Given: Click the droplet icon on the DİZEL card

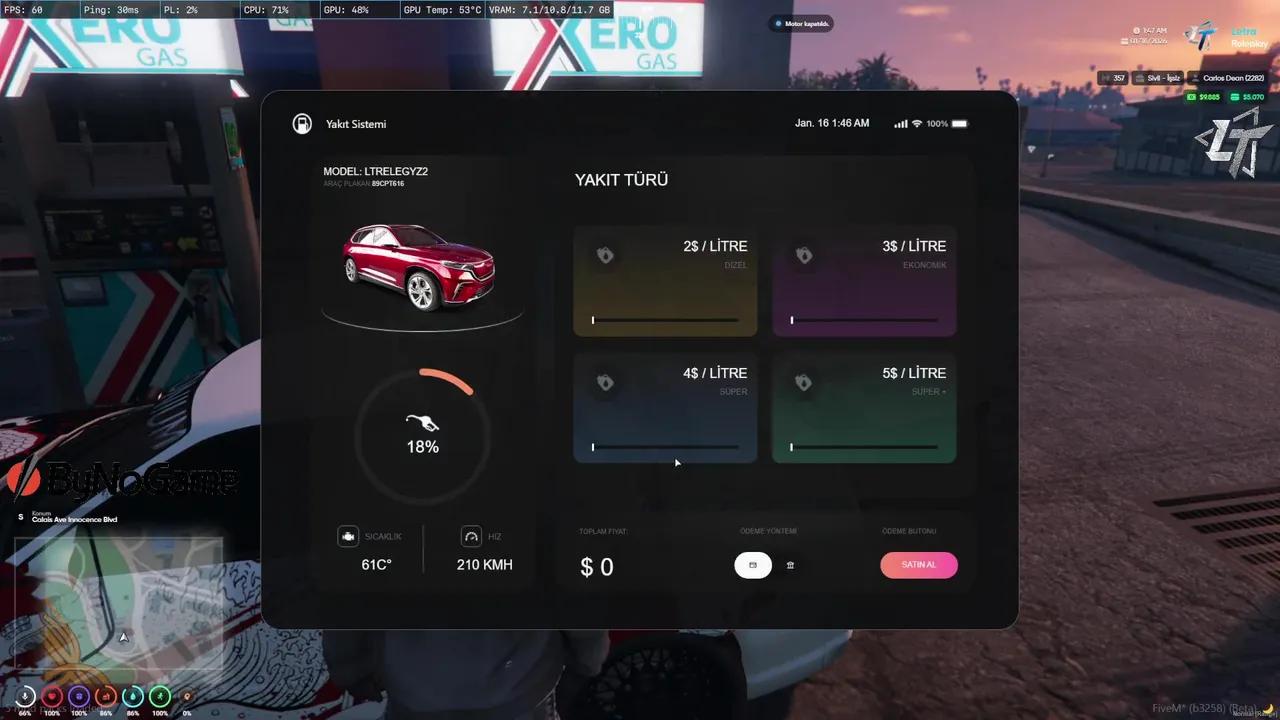Looking at the screenshot, I should (x=605, y=255).
